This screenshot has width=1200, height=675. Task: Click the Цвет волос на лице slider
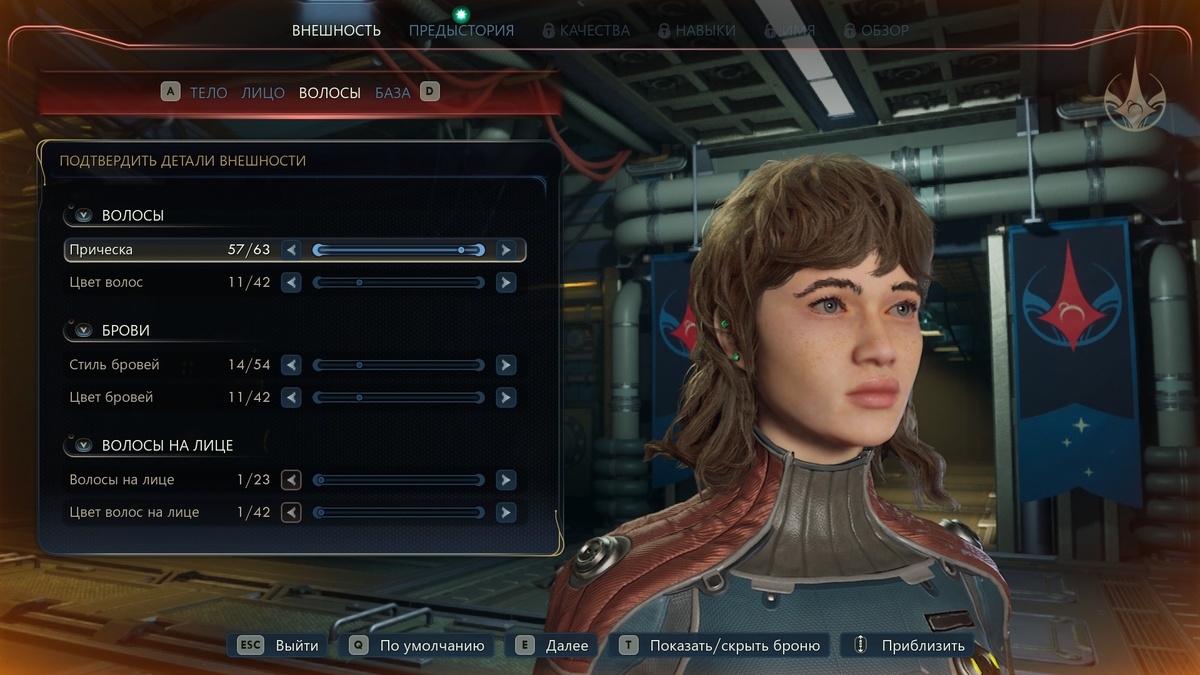(398, 512)
